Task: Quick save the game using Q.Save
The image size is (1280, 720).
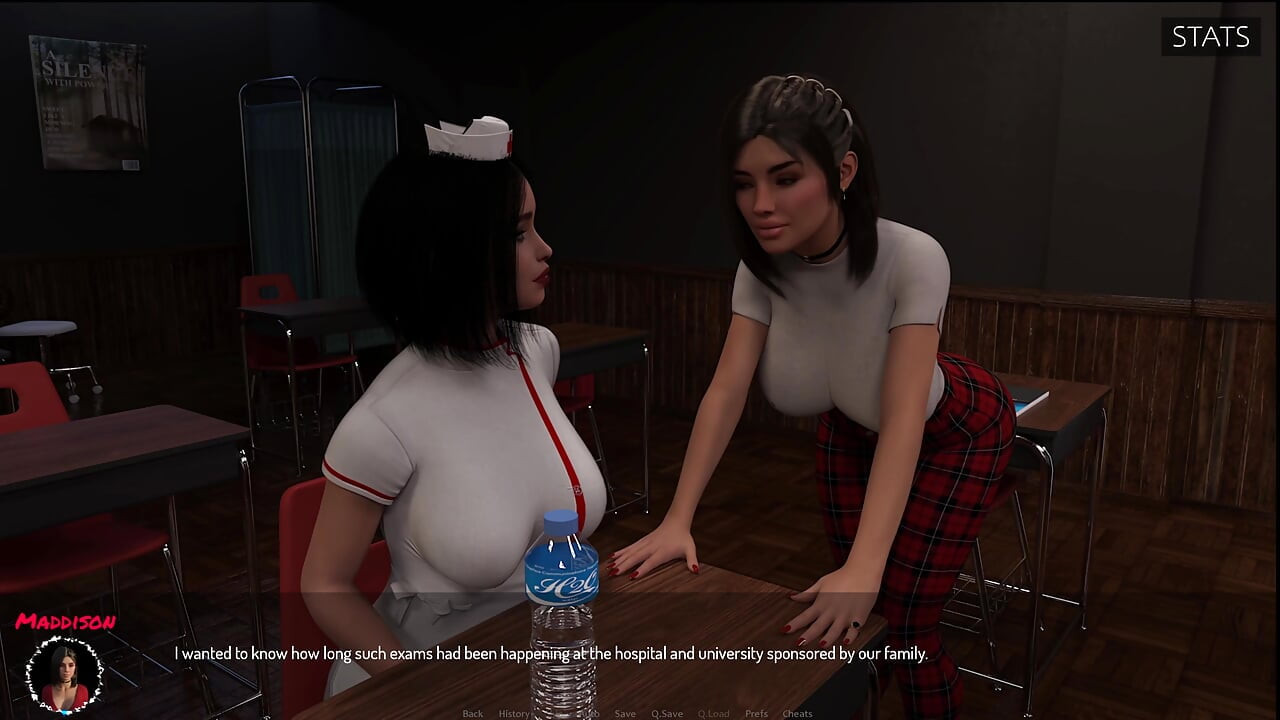Action: coord(667,713)
